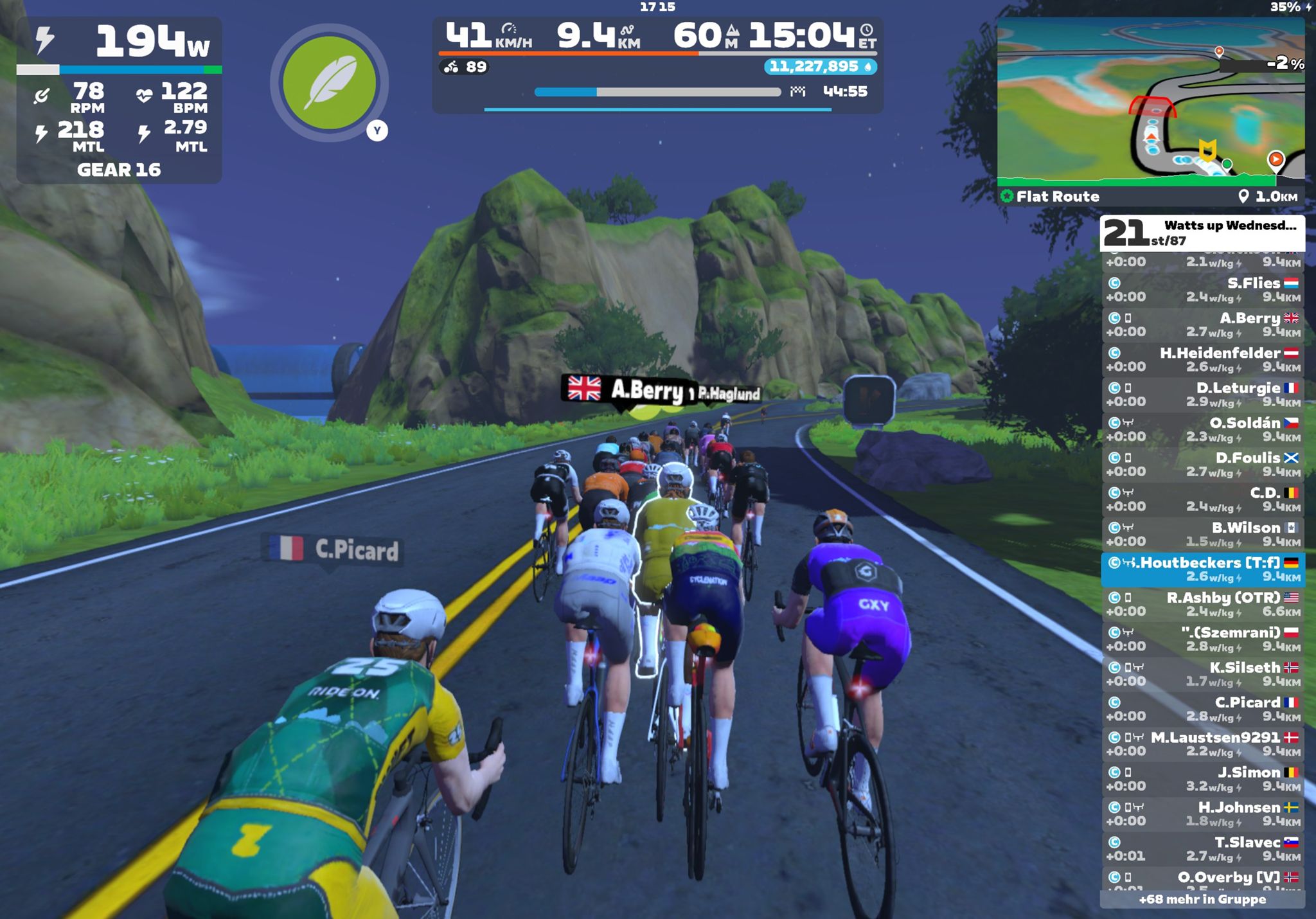Choose H.Johnsen rider row
This screenshot has width=1316, height=919.
1202,814
